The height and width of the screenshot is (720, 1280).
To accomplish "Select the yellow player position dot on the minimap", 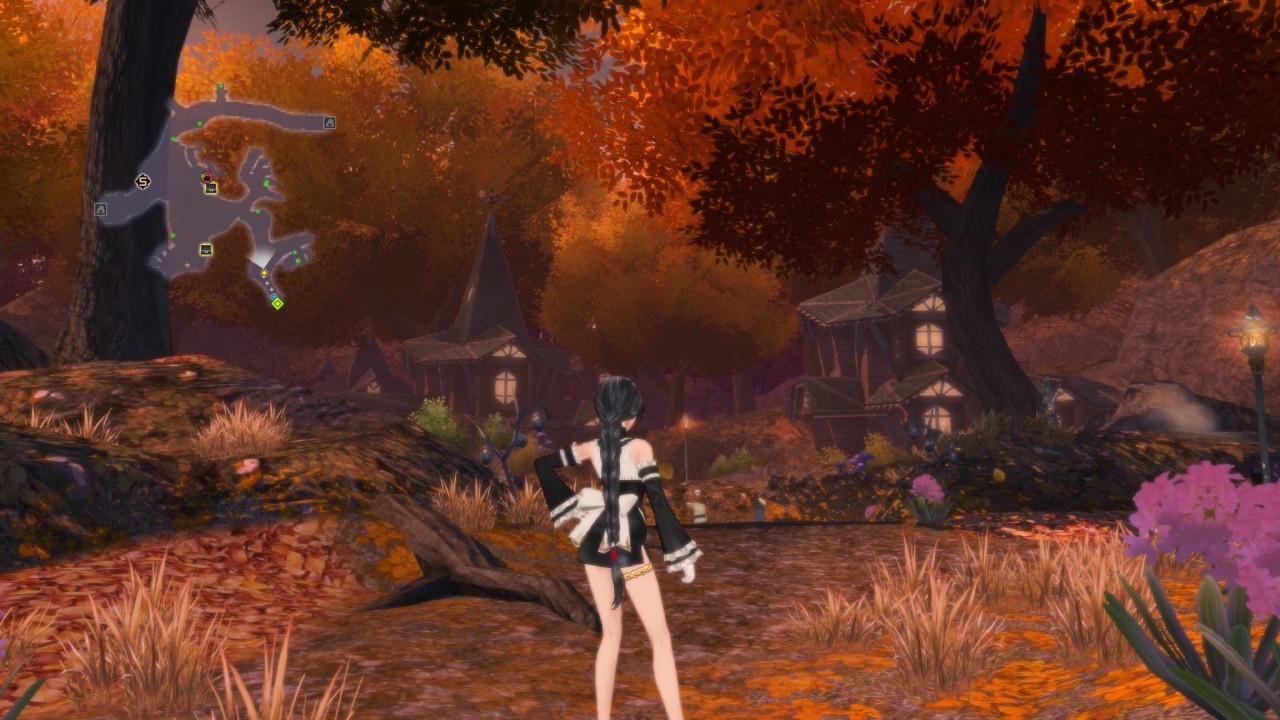I will click(264, 273).
